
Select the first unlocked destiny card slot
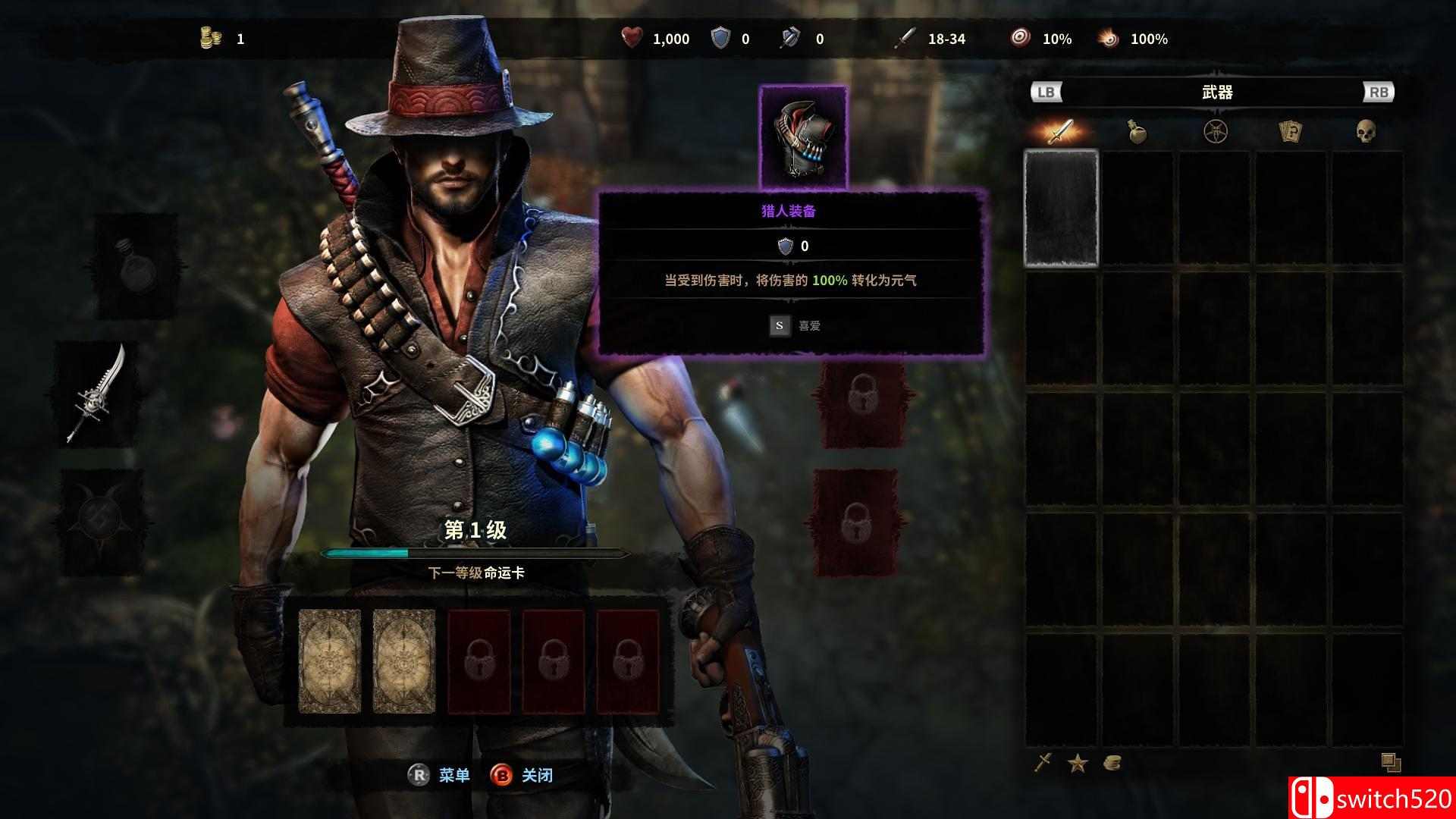pos(330,661)
